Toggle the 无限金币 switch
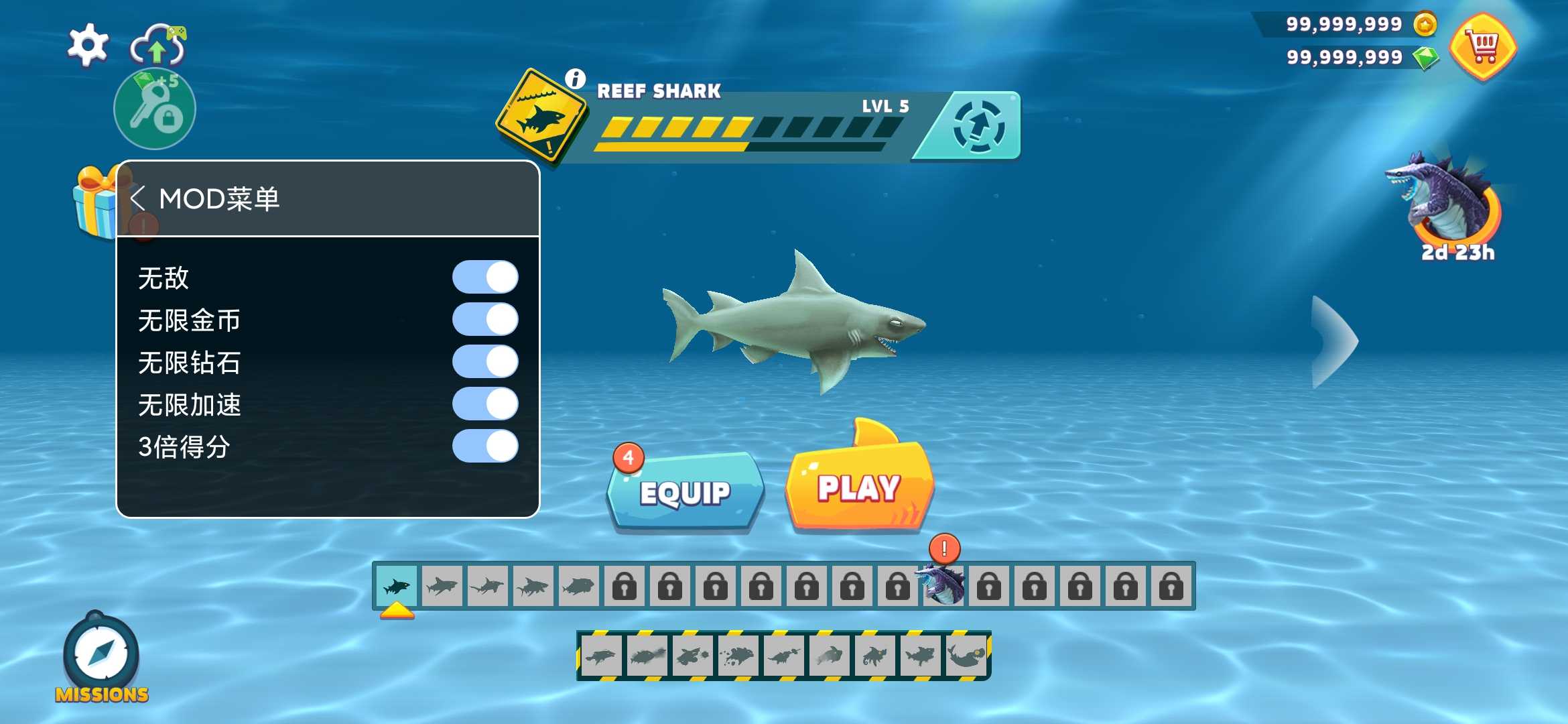 click(x=485, y=320)
